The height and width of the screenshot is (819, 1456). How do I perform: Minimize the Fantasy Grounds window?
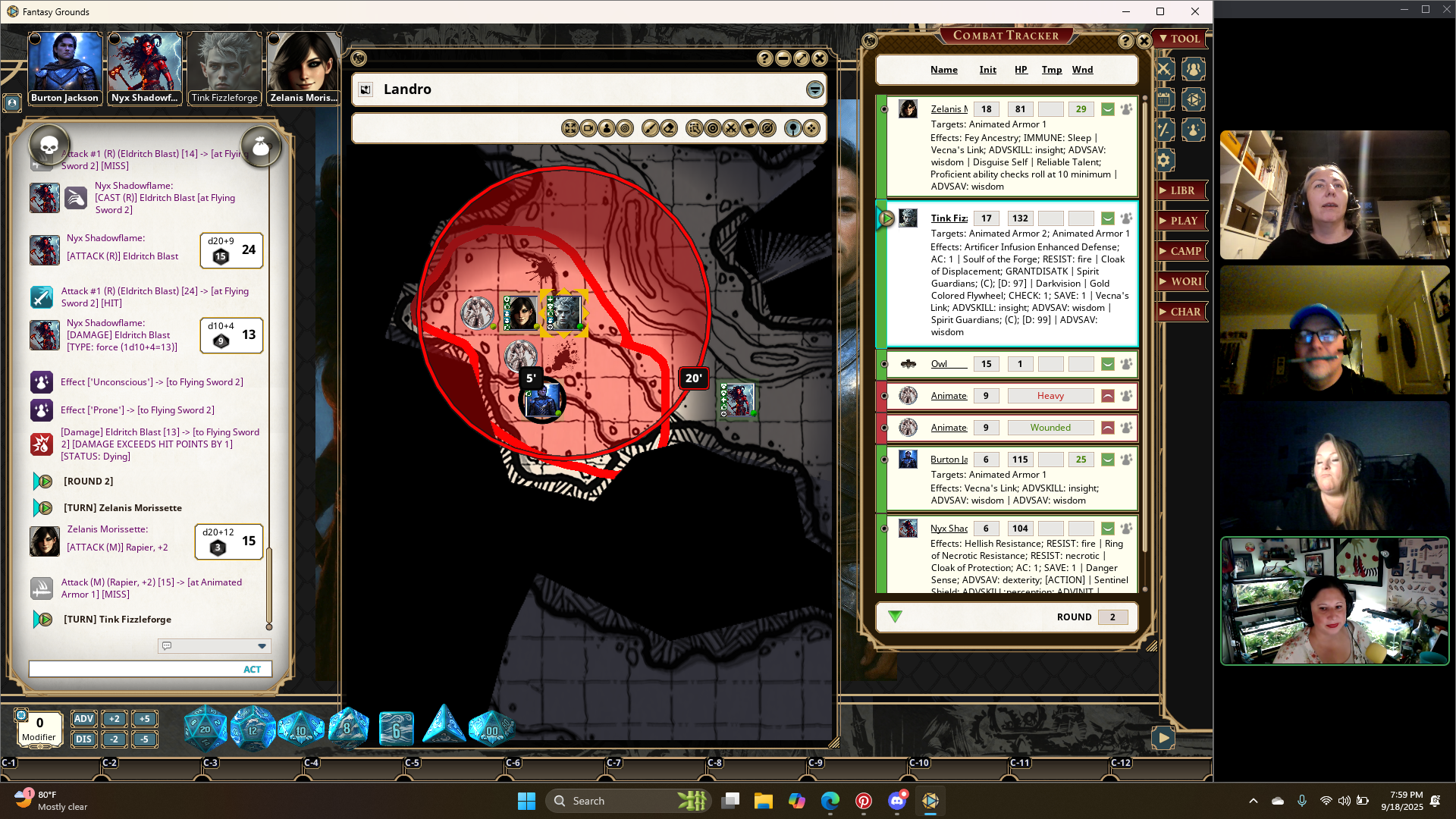1125,11
